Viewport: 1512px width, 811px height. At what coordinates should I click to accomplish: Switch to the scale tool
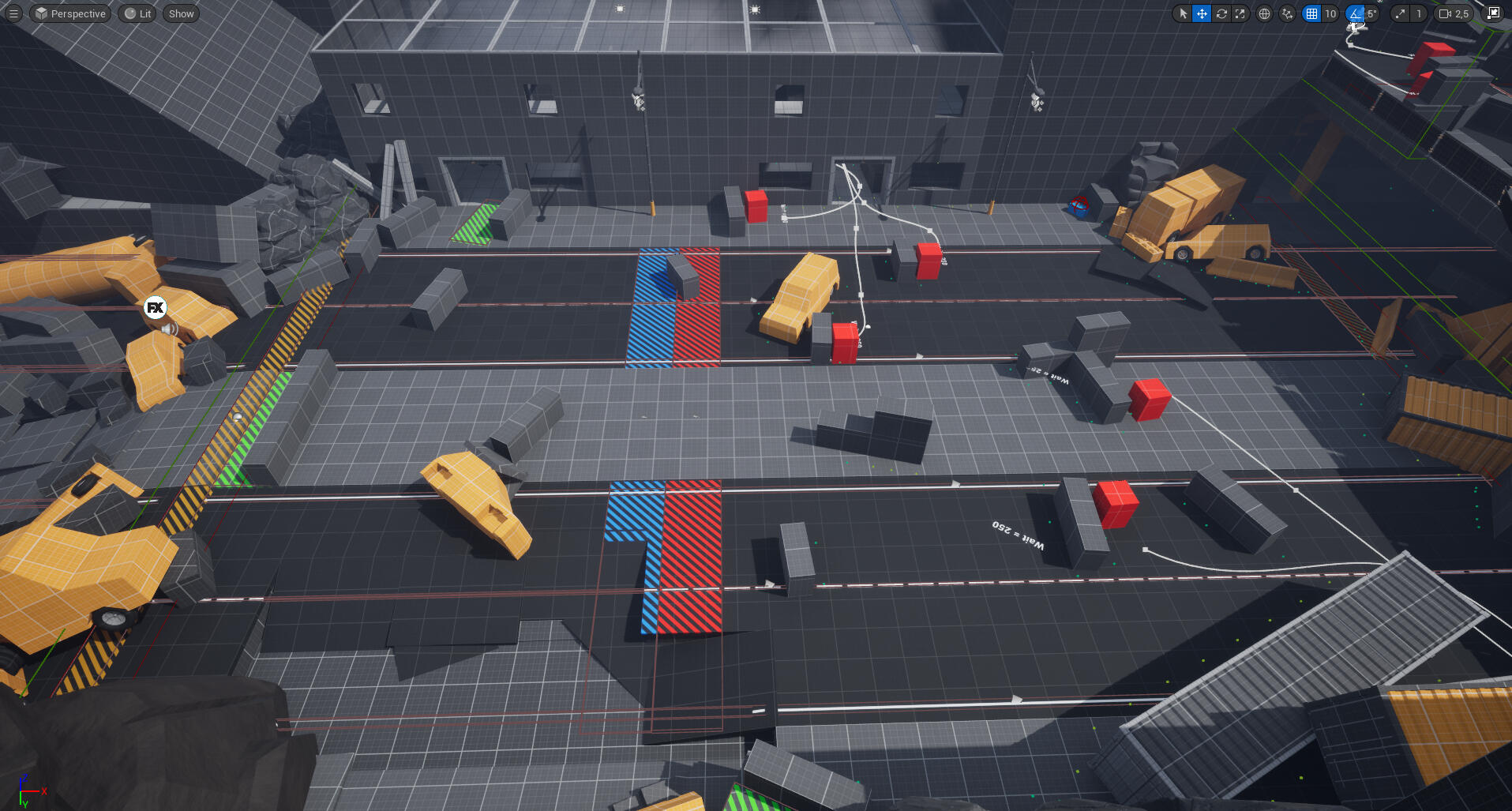tap(1240, 13)
